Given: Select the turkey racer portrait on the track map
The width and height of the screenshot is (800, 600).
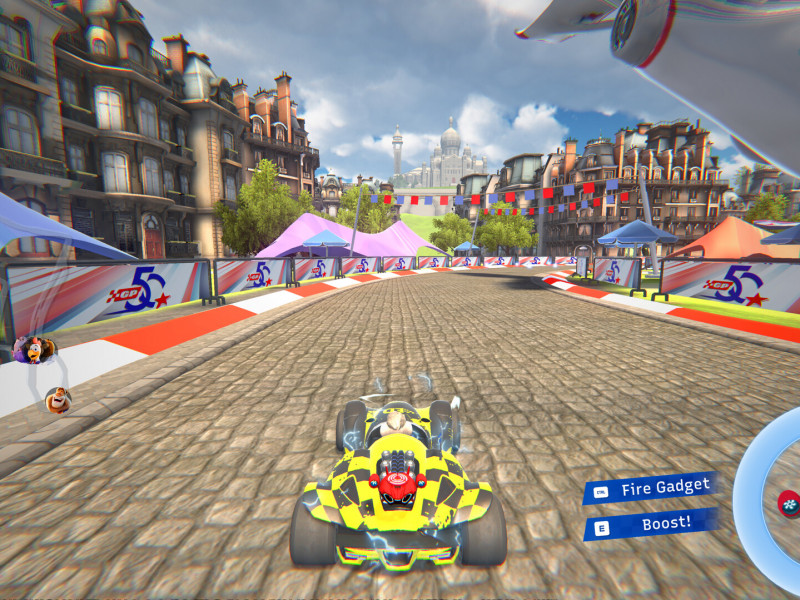Looking at the screenshot, I should click(34, 349).
